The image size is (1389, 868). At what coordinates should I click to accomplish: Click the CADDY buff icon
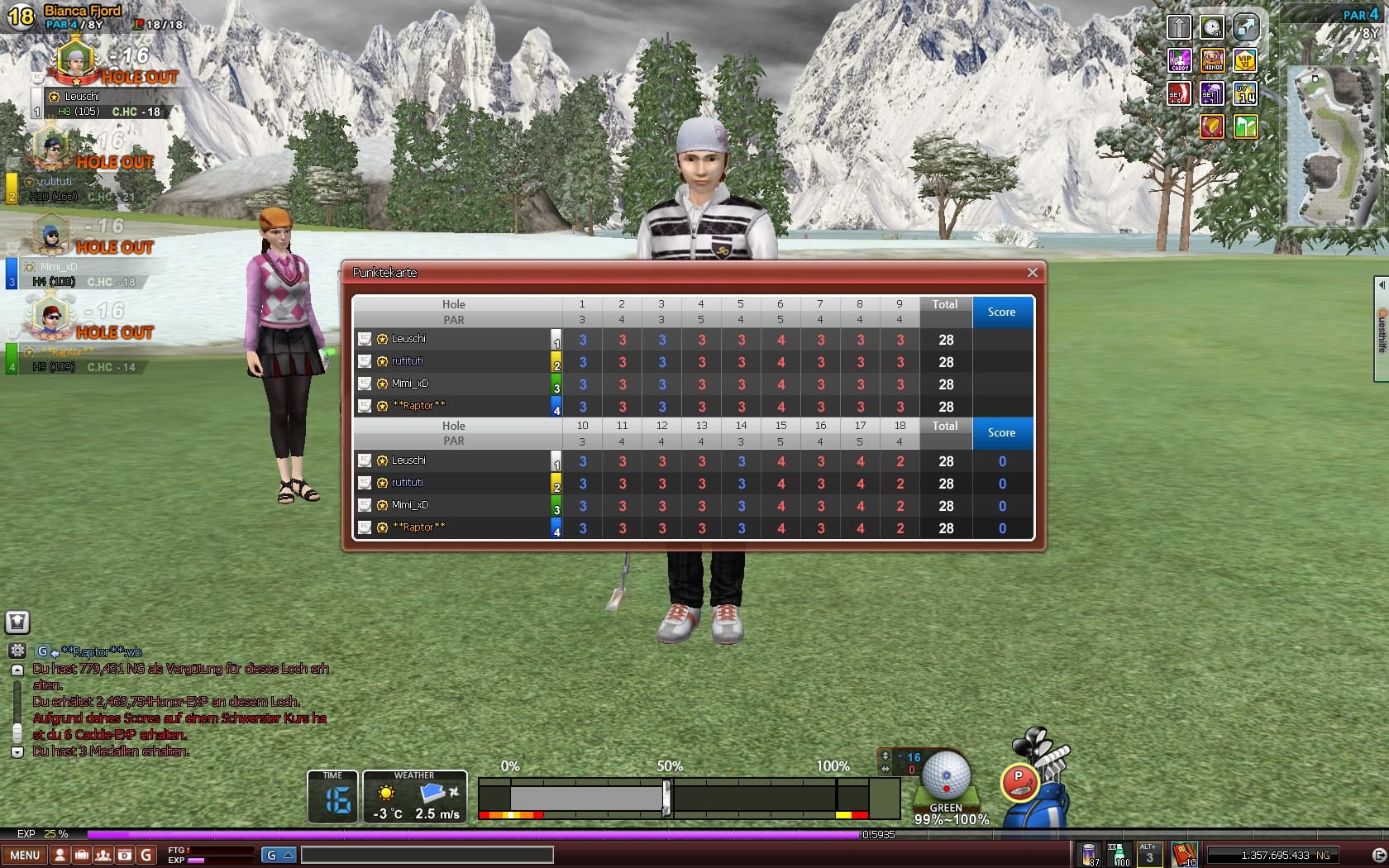[x=1179, y=60]
